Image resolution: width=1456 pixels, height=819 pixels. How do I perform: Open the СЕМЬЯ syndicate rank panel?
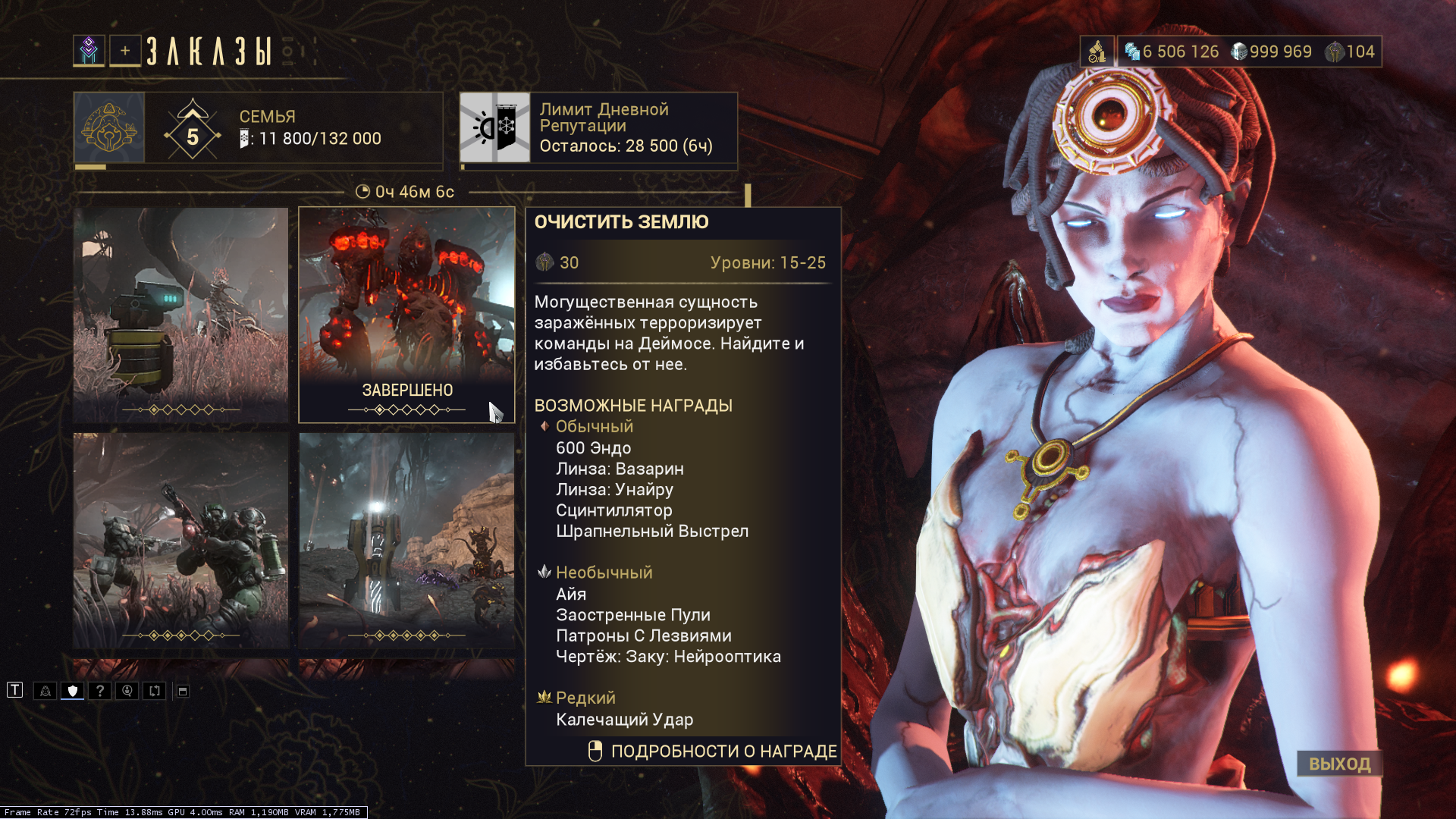[258, 127]
